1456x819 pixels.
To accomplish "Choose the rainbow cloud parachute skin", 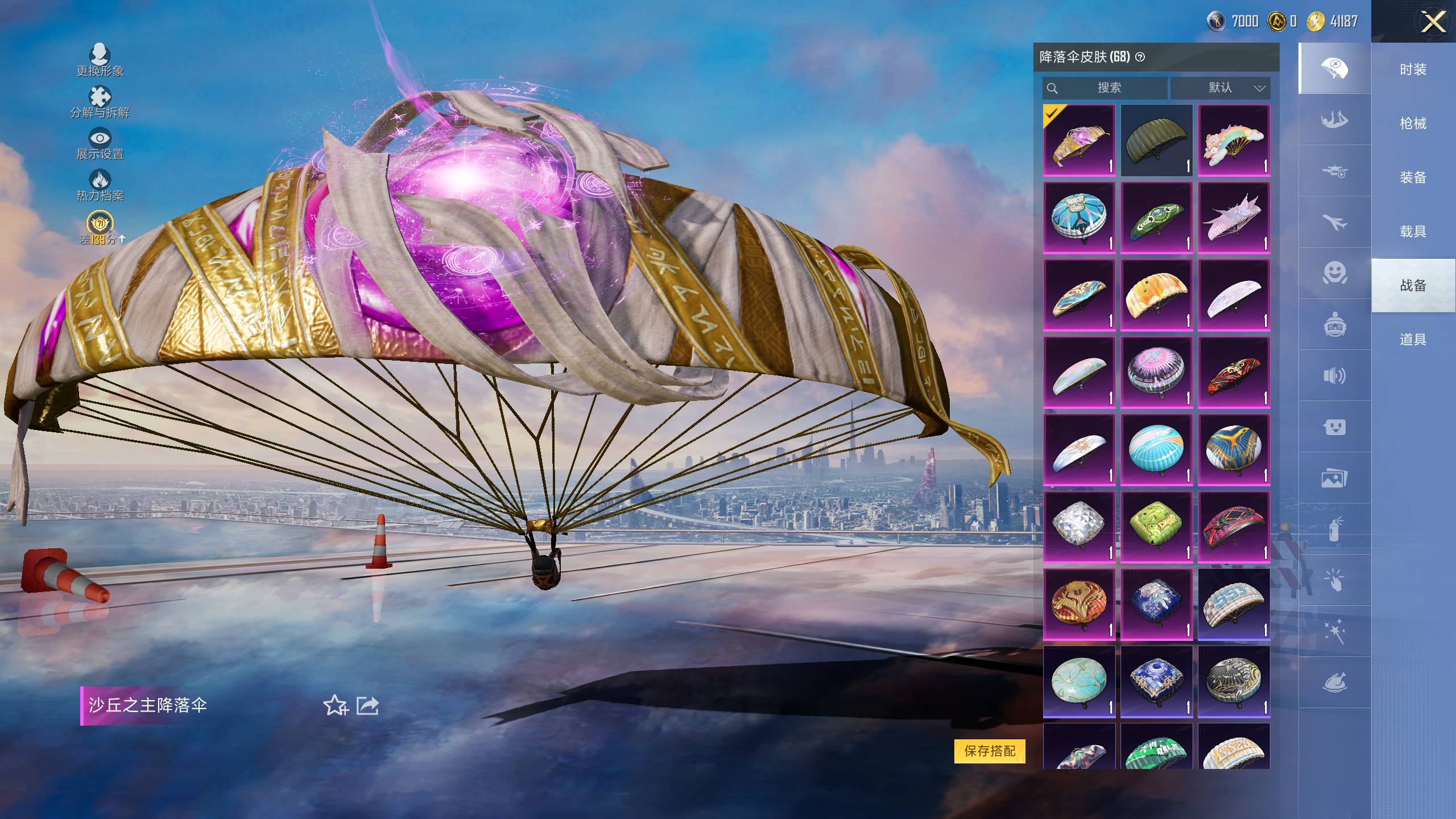I will tap(1234, 140).
